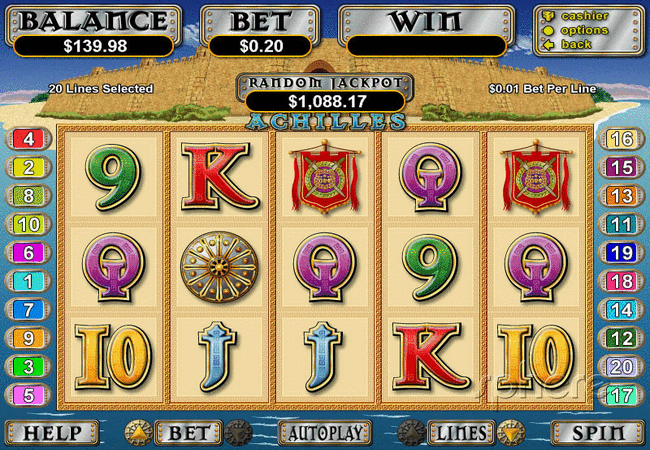Start AUTOPLAY mode
Image resolution: width=650 pixels, height=450 pixels.
click(x=324, y=433)
